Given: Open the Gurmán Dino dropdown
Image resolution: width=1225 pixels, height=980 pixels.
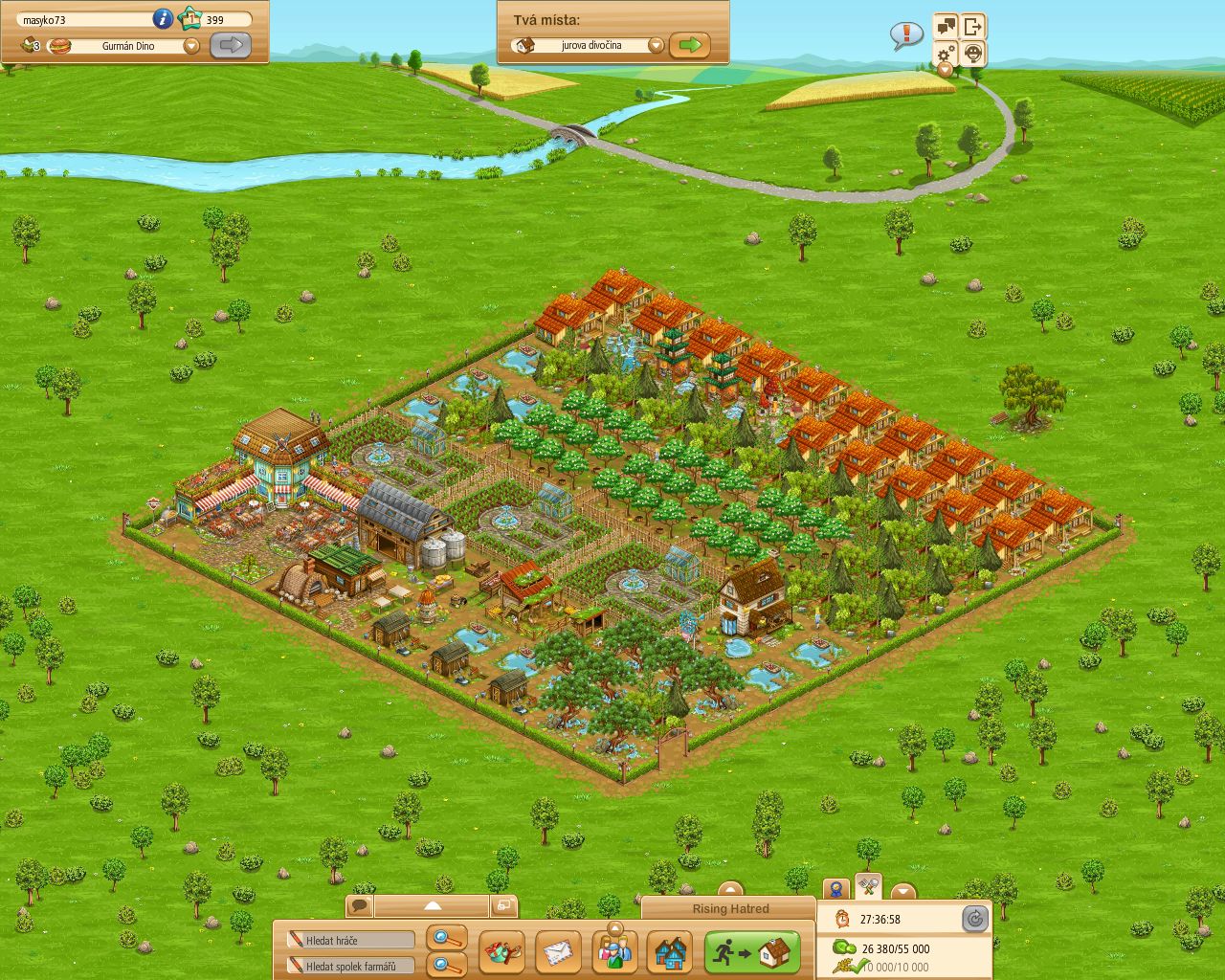Looking at the screenshot, I should (191, 45).
